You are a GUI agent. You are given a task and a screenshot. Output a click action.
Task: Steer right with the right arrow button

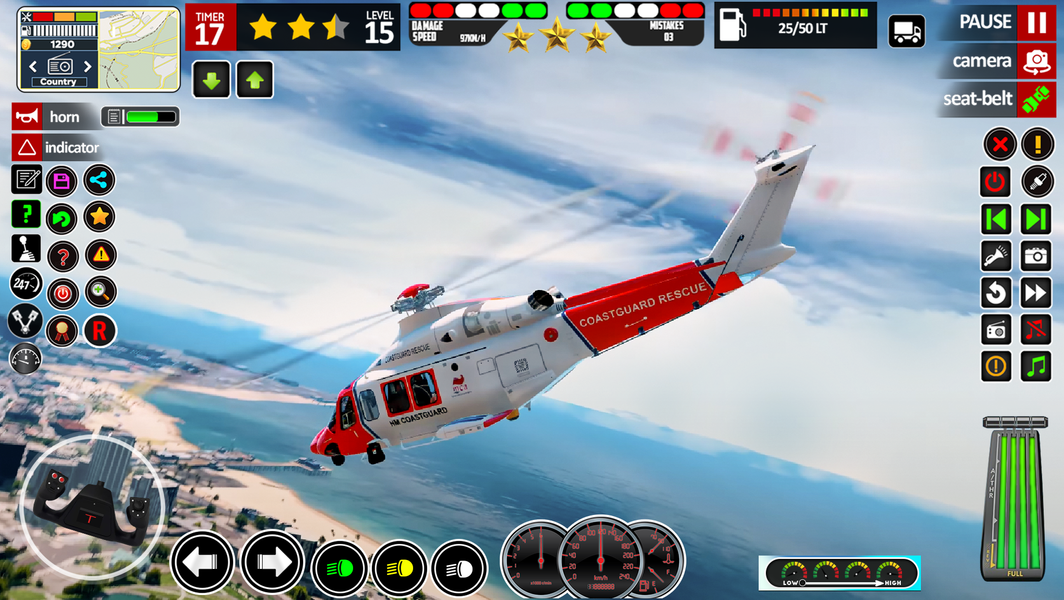pyautogui.click(x=272, y=563)
